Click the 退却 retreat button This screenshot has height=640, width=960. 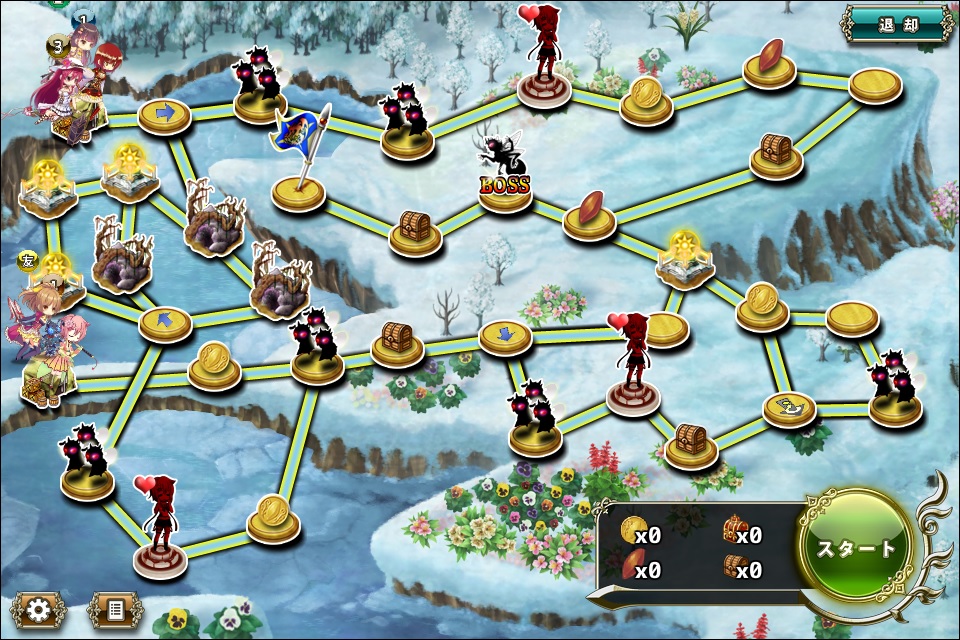pos(897,24)
